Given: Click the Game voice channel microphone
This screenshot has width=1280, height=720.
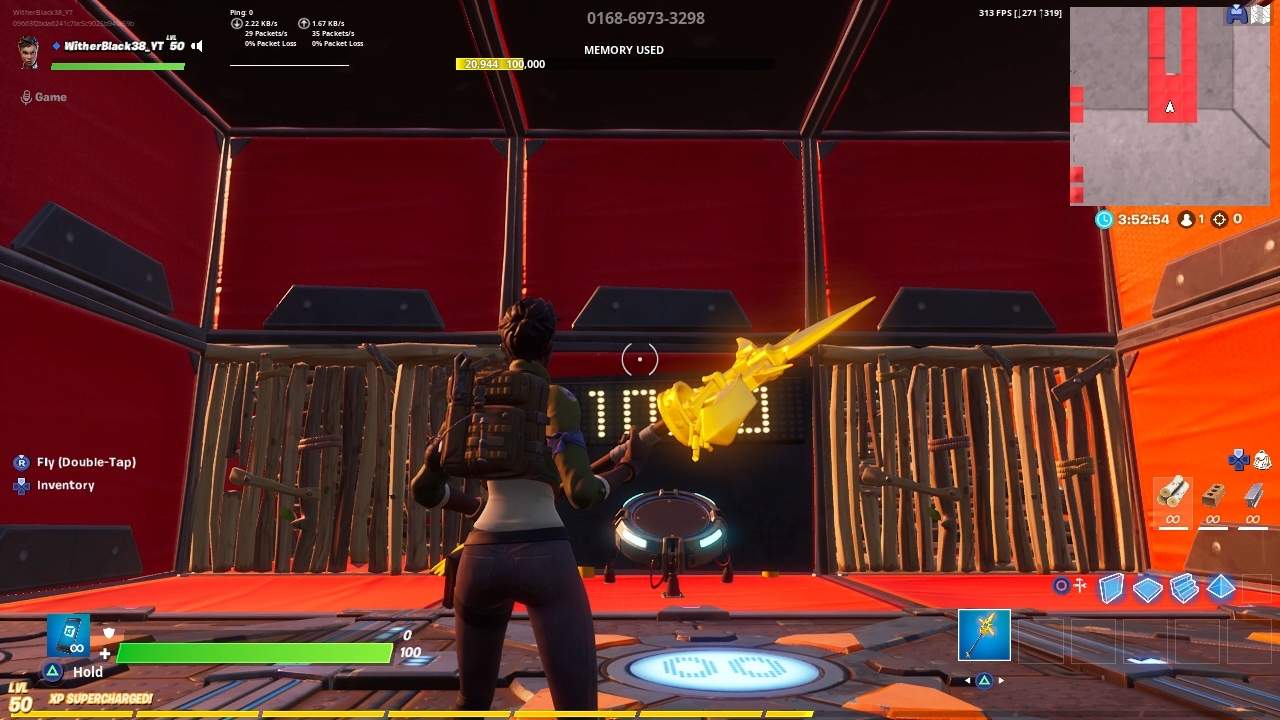Looking at the screenshot, I should point(26,97).
